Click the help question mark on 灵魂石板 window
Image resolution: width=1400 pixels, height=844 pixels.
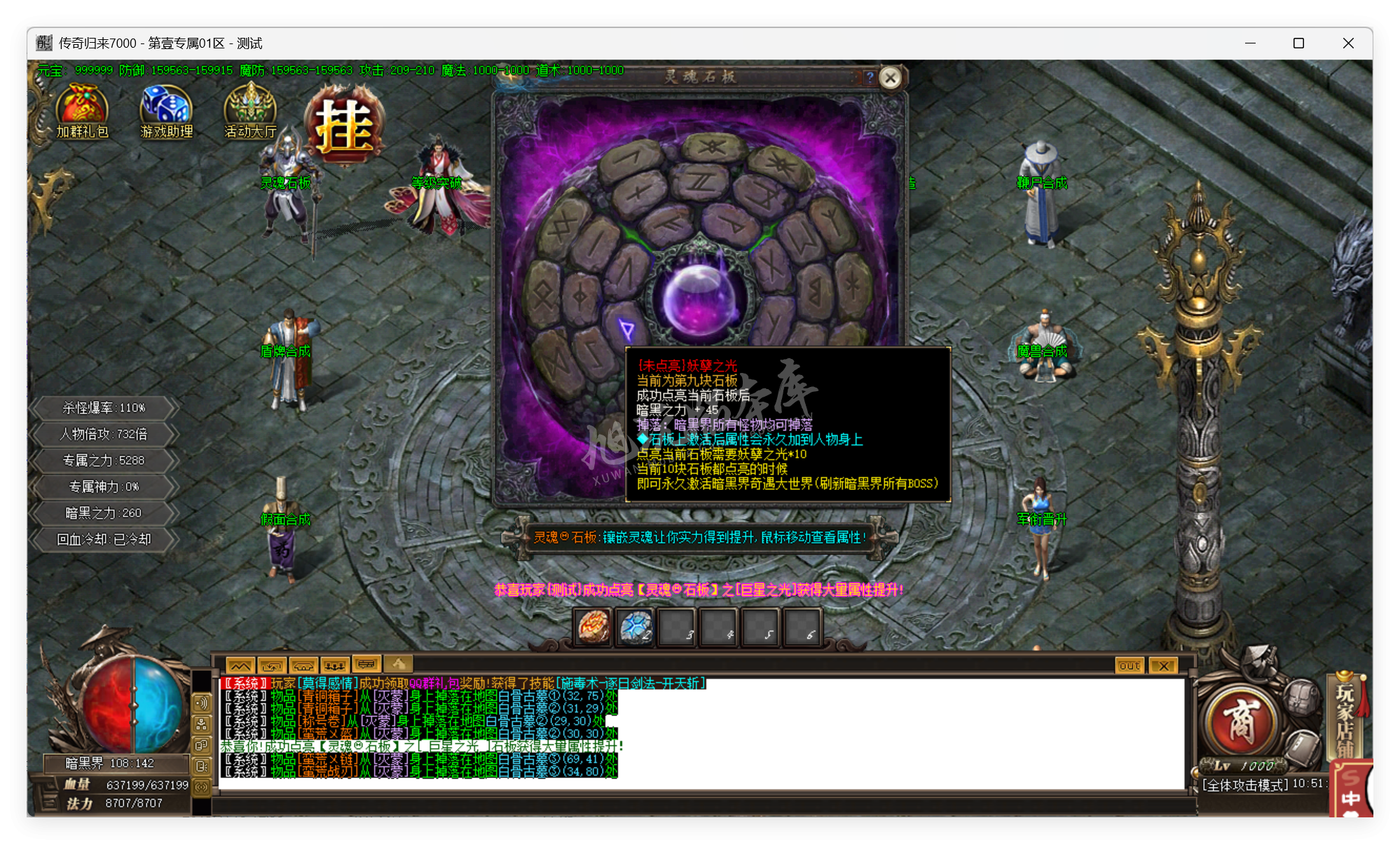(869, 78)
